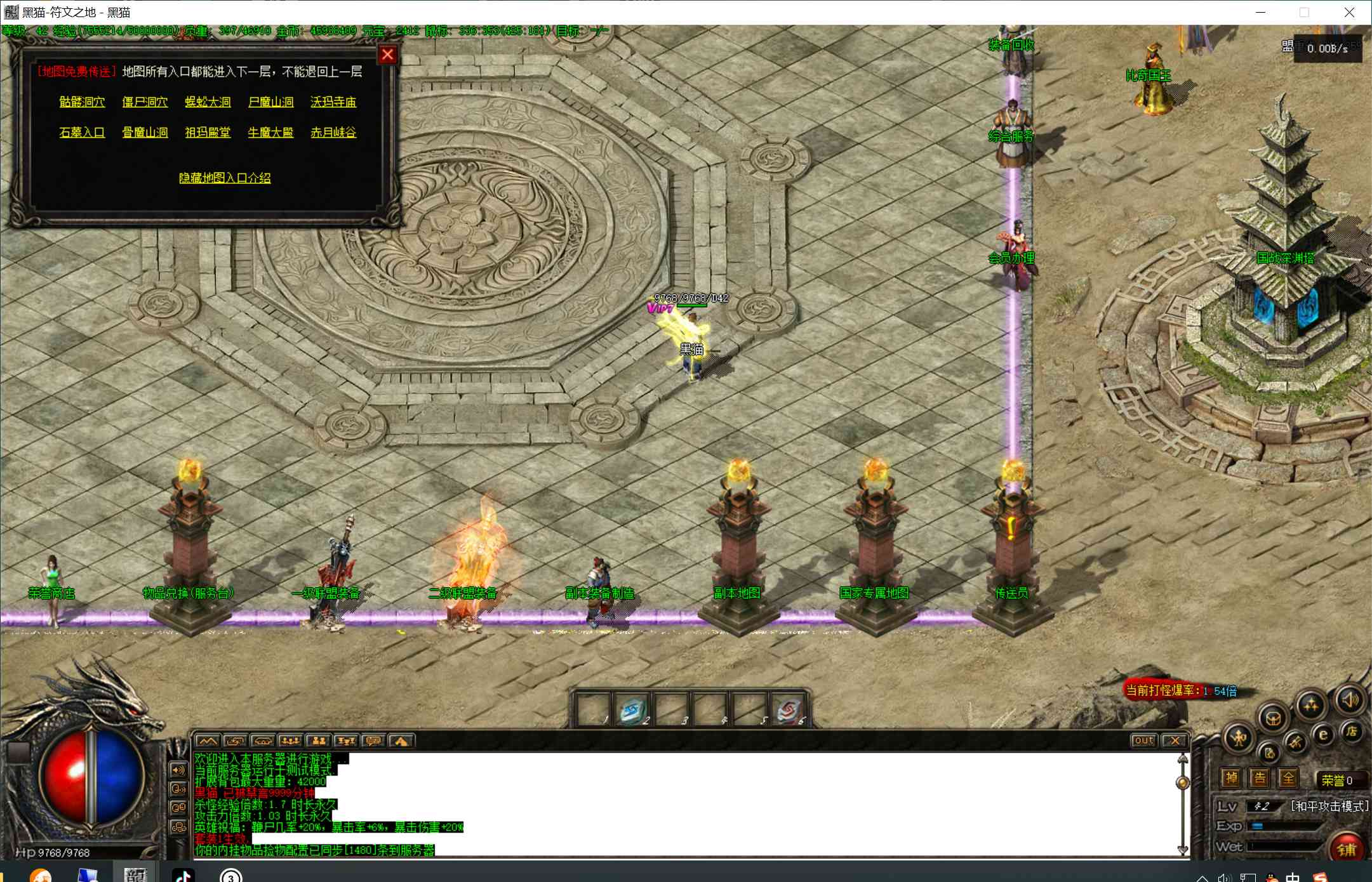Screen dimensions: 1372x882
Task: Toggle sound with the speaker icon
Action: coord(1350,700)
